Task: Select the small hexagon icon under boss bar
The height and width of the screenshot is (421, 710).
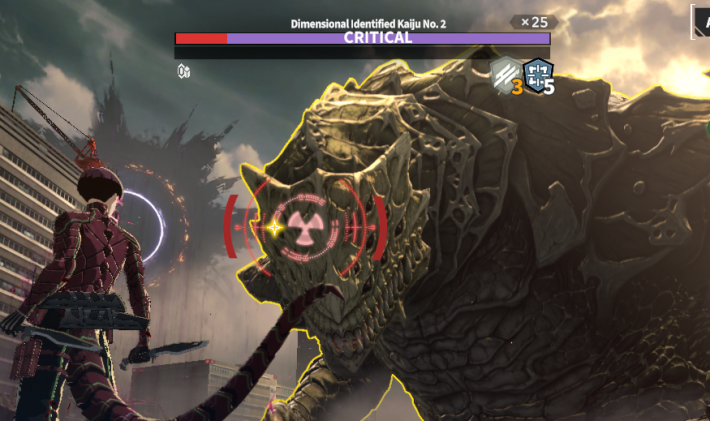Action: click(183, 71)
